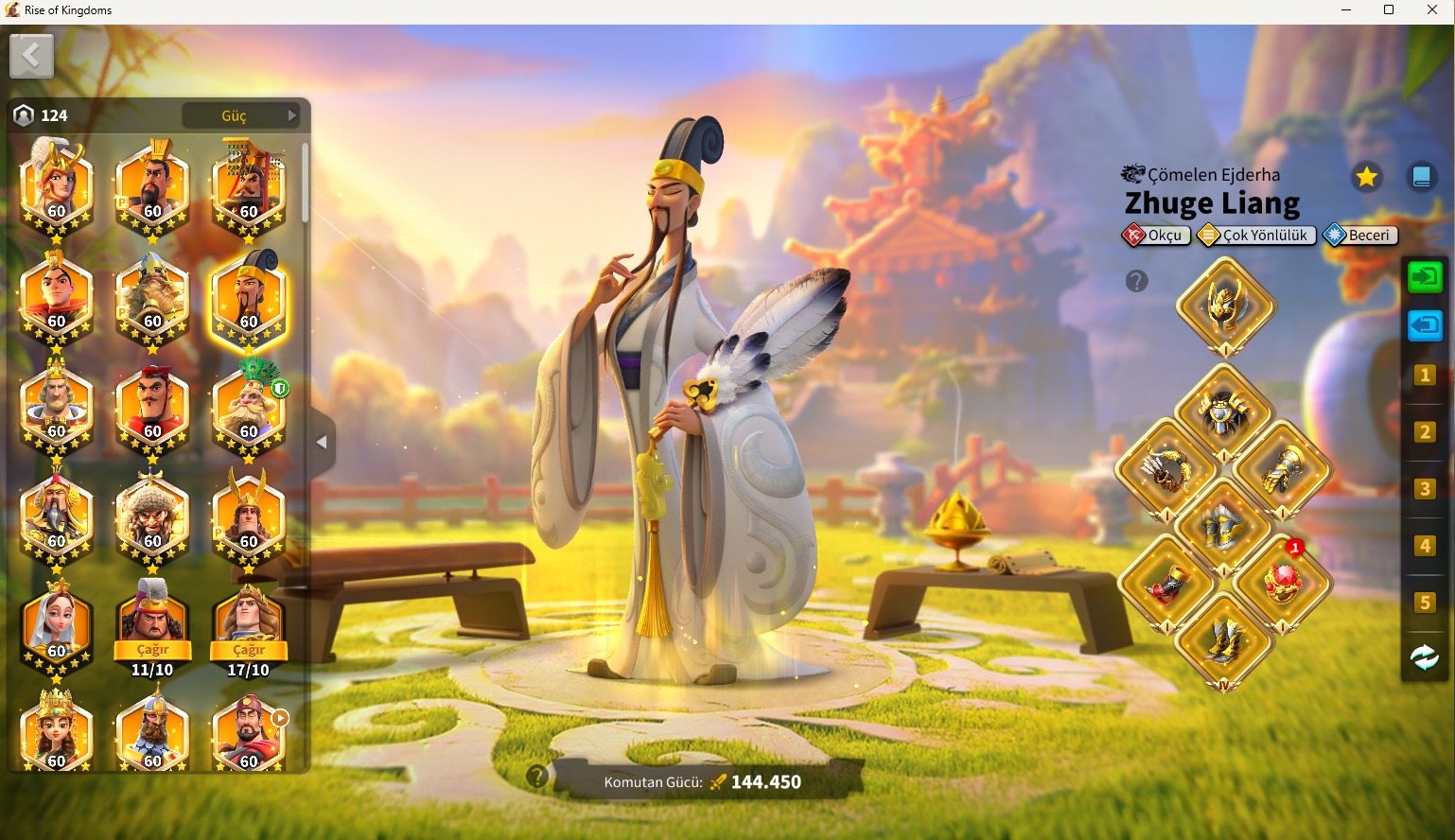Open the chest armor equipment slot

1224,411
